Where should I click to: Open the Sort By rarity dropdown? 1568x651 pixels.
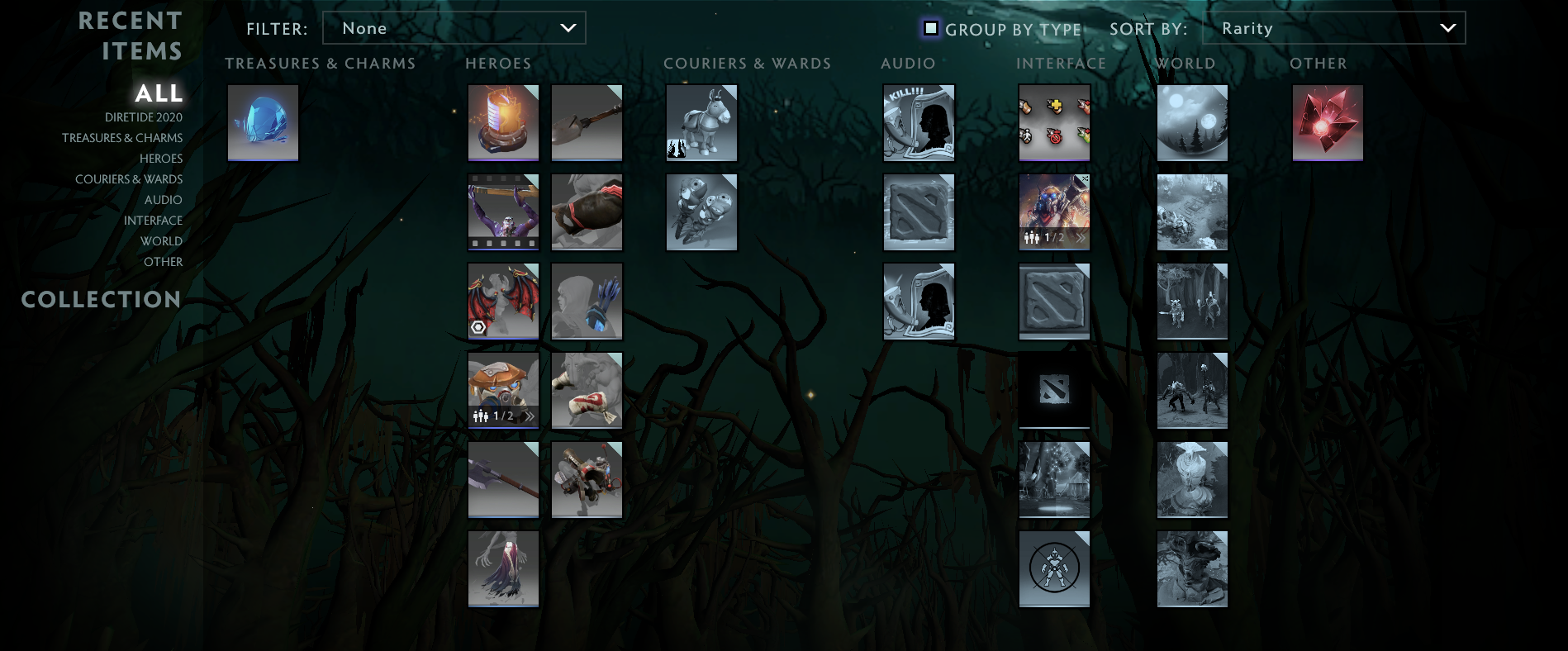[1333, 27]
